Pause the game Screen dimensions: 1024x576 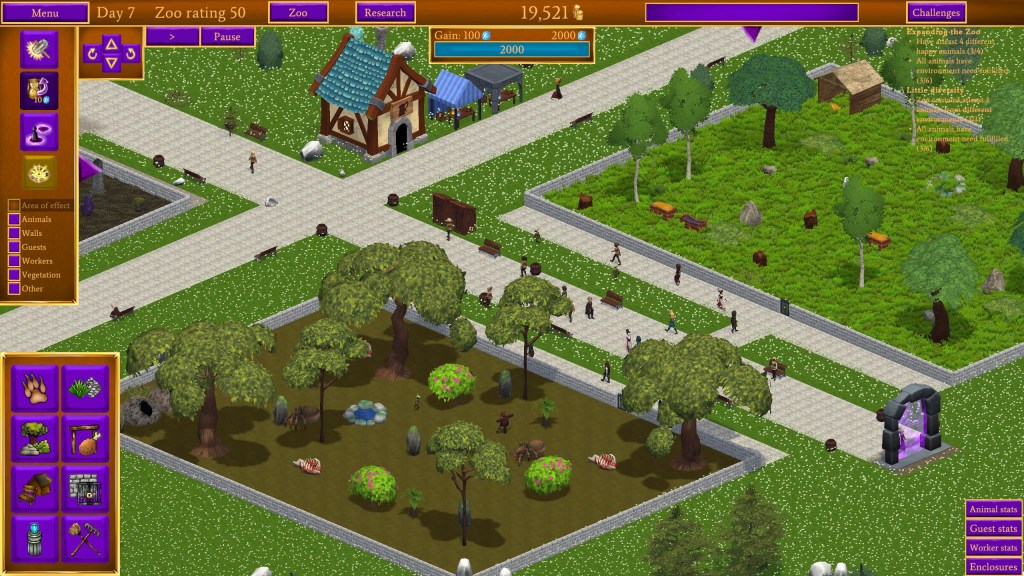point(227,37)
